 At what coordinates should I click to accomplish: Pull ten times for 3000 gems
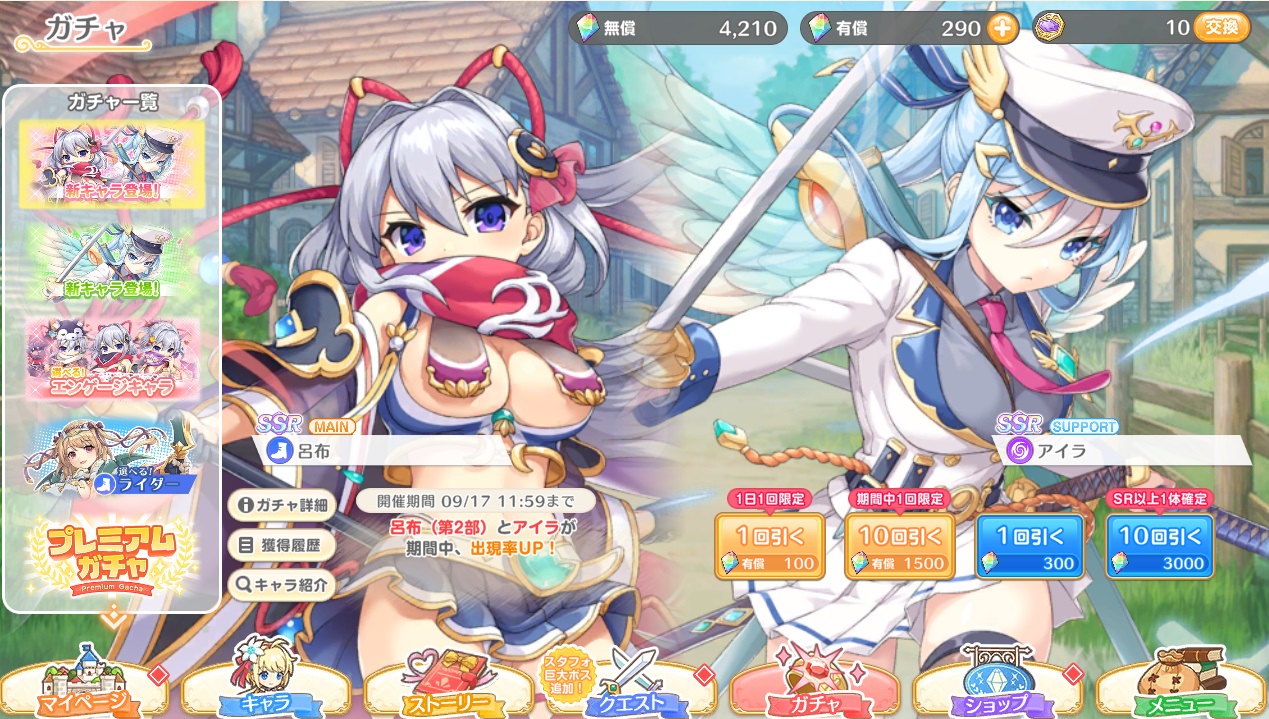[1159, 547]
